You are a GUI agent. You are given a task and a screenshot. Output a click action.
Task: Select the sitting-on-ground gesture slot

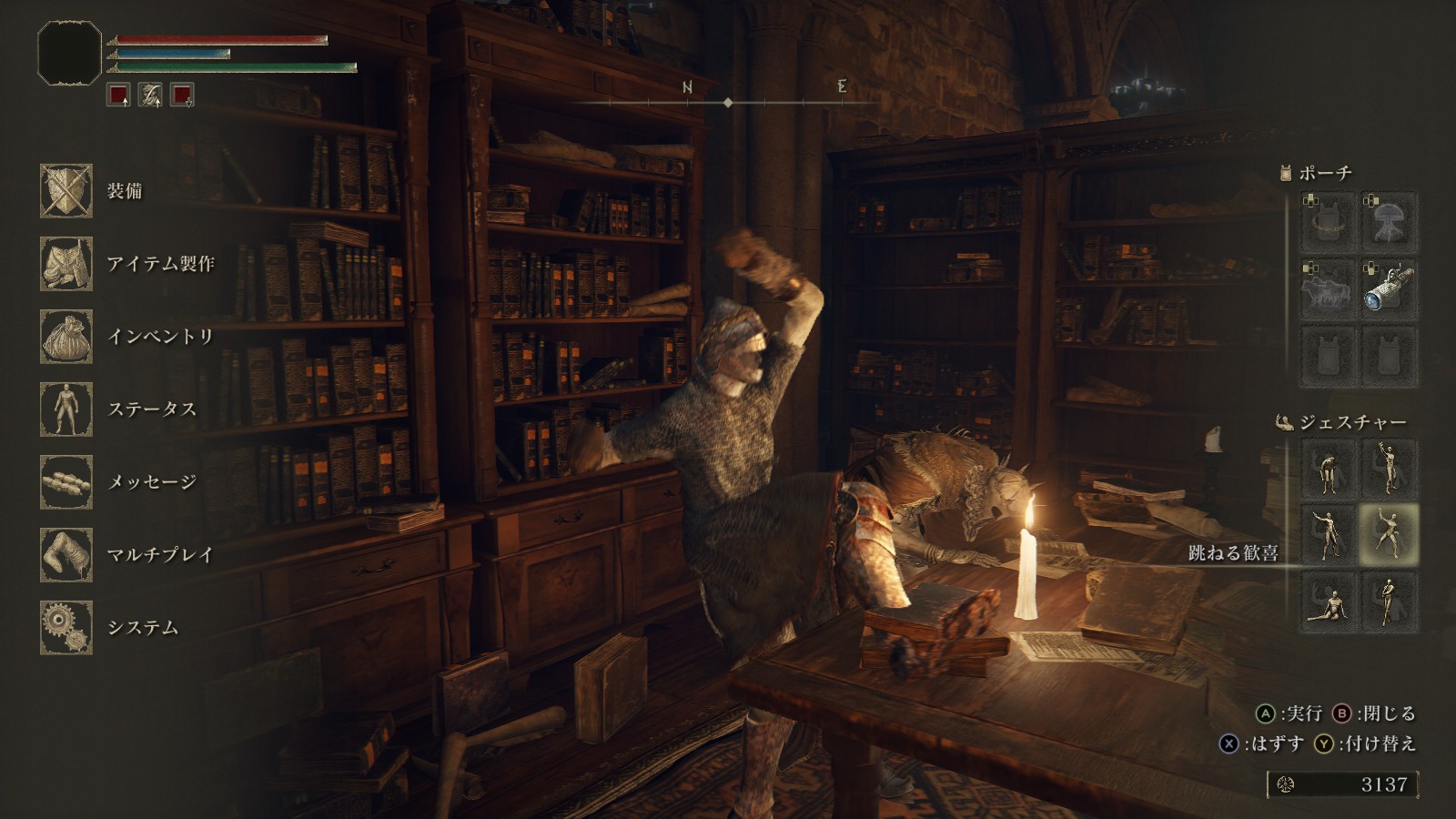point(1329,601)
